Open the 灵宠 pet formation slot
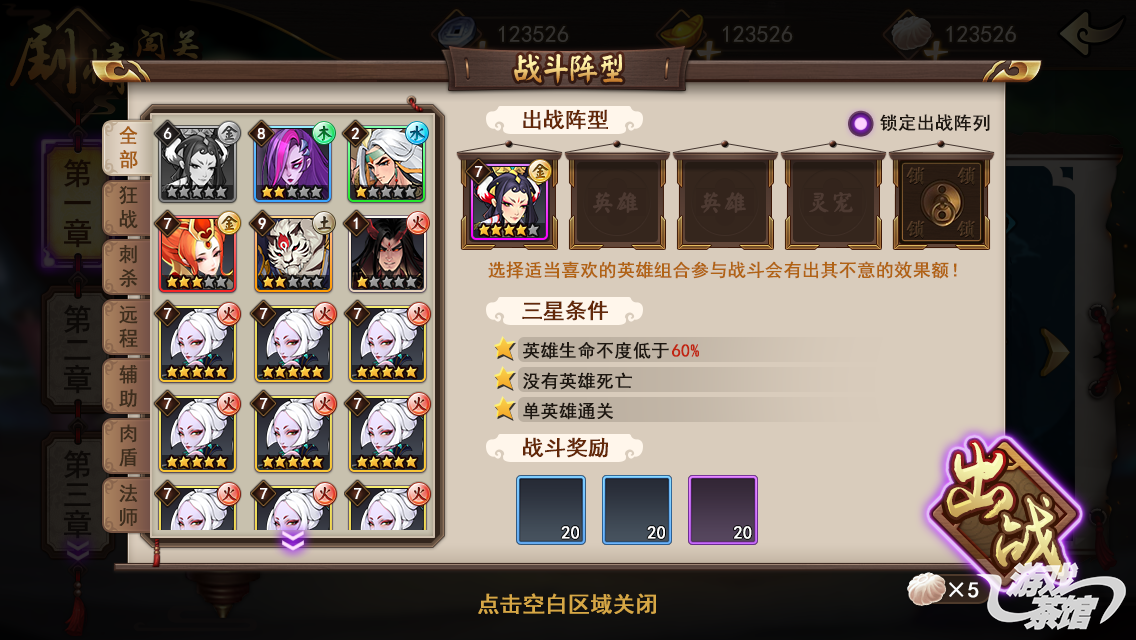The image size is (1136, 640). 834,202
